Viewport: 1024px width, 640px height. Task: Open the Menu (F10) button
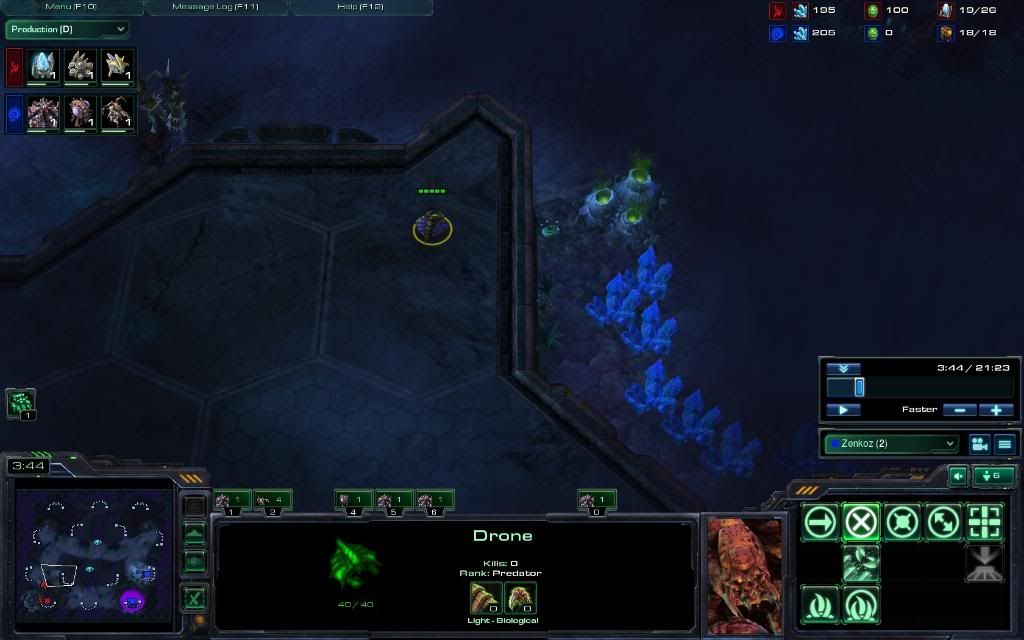point(71,7)
